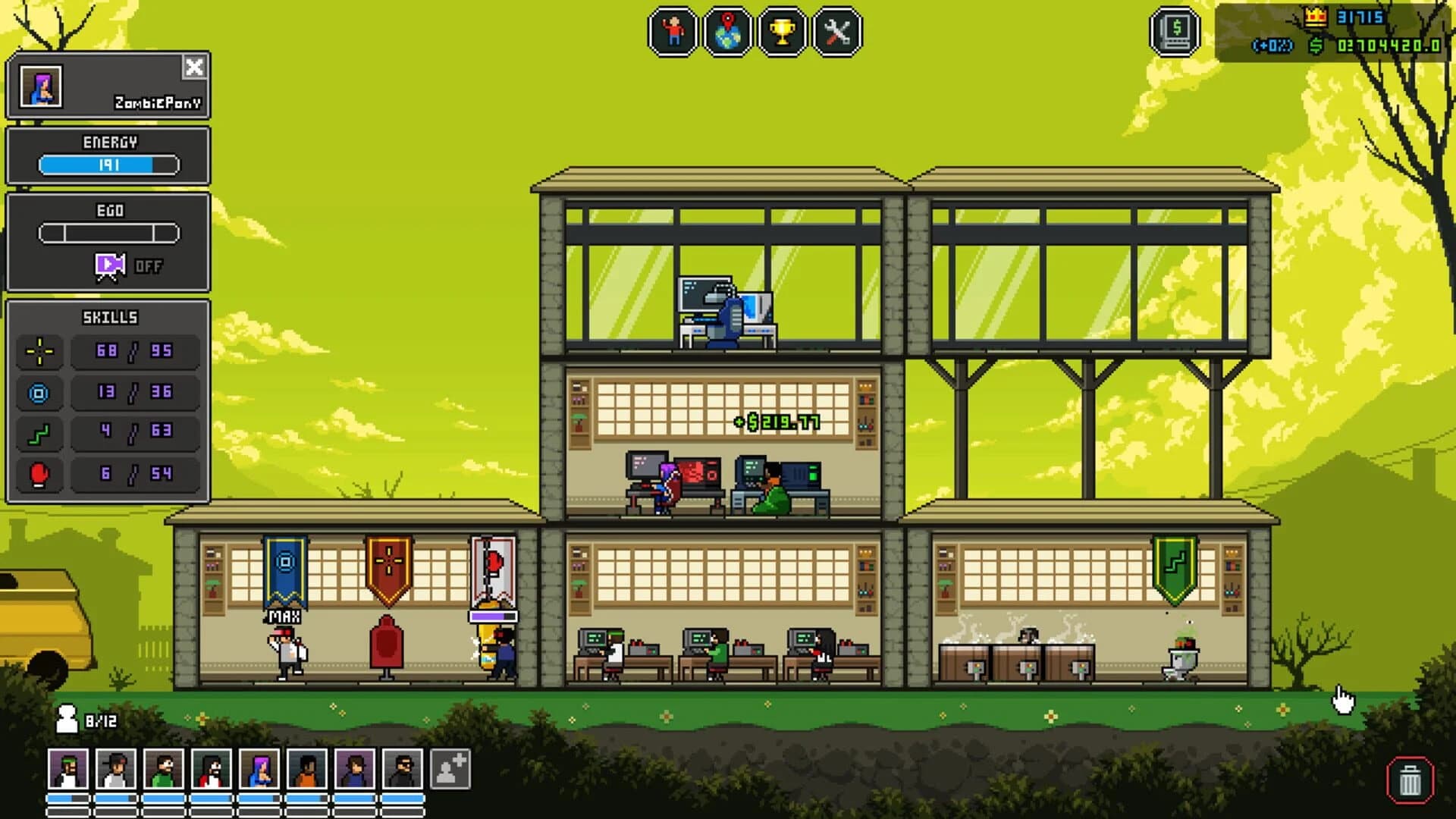Close the ZombiePony info panel

pyautogui.click(x=196, y=68)
